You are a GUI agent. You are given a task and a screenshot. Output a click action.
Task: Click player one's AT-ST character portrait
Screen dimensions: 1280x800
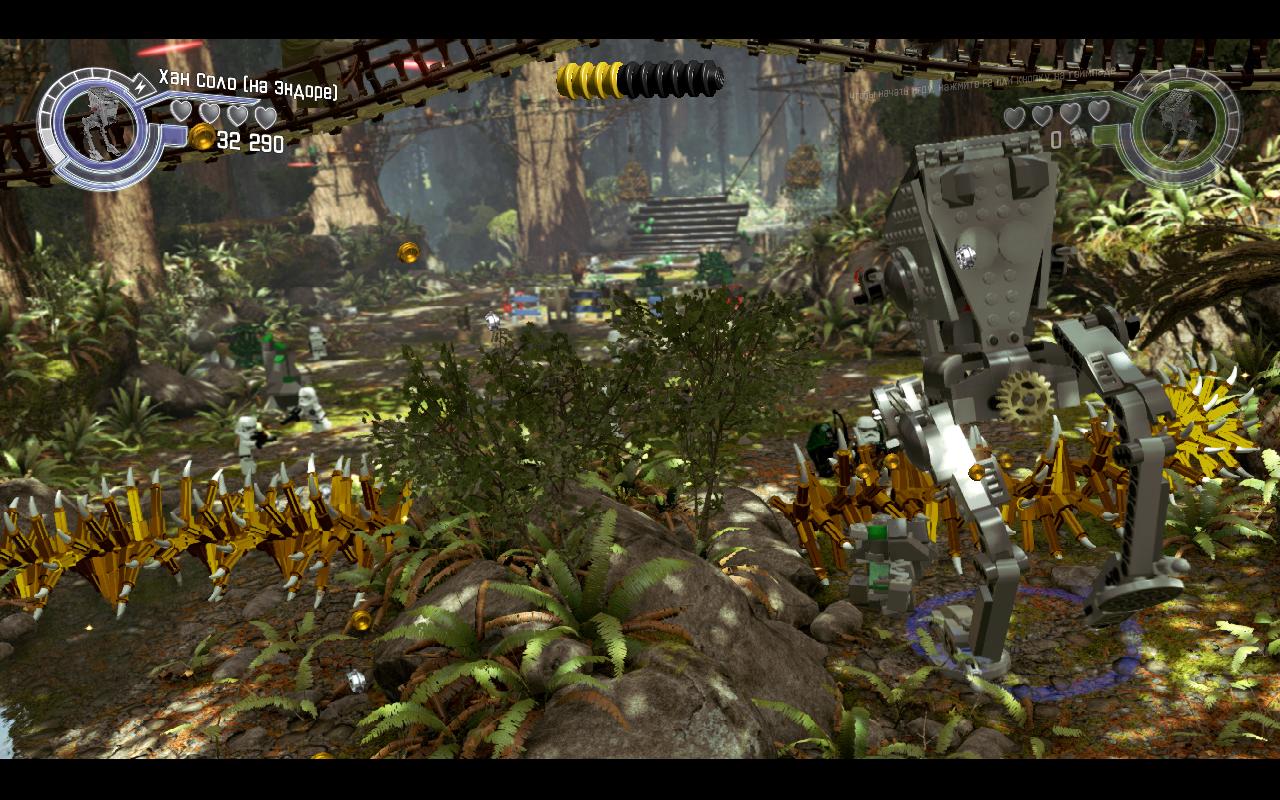click(99, 124)
